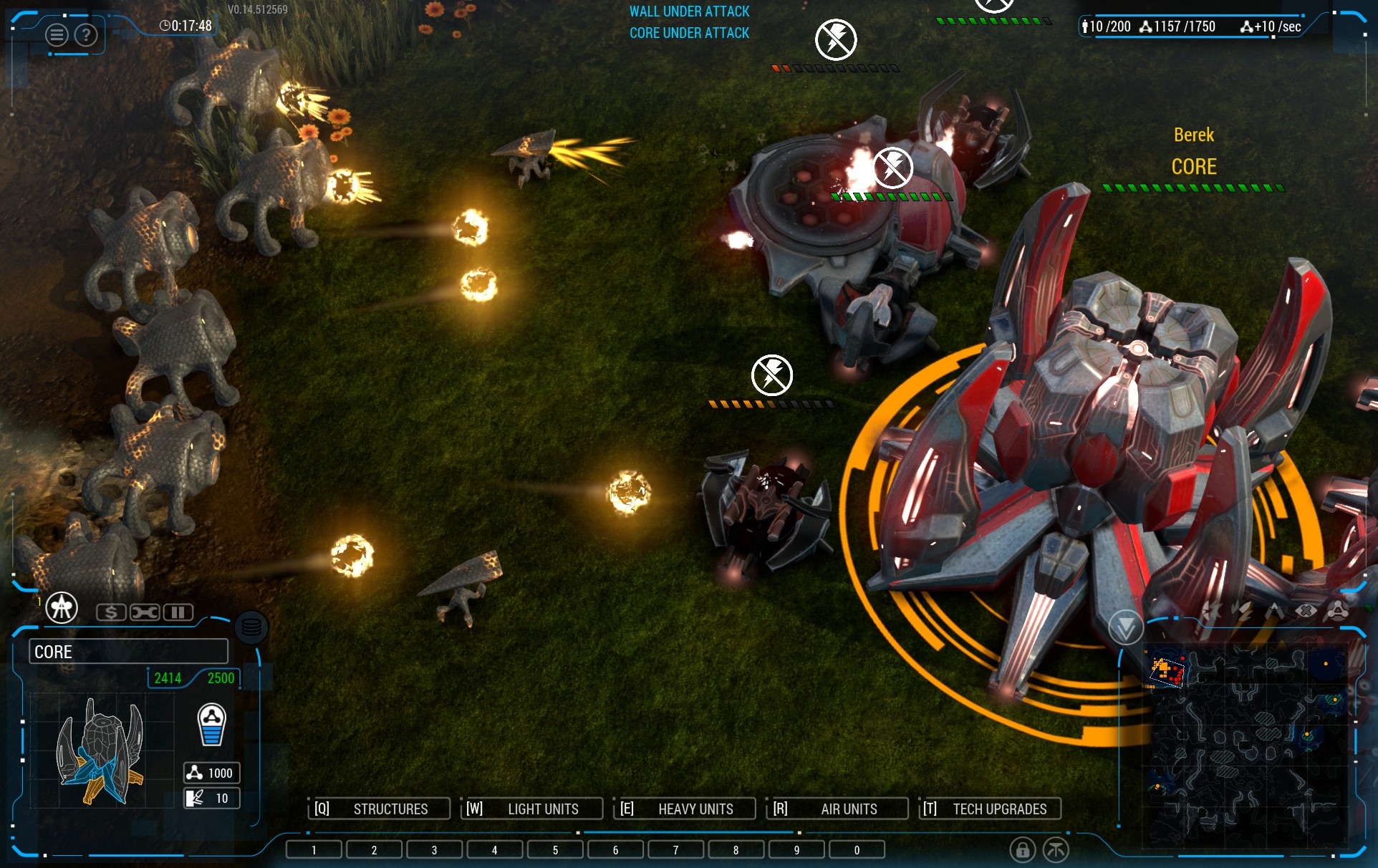The image size is (1378, 868).
Task: Click the padlock lock icon
Action: (1023, 850)
